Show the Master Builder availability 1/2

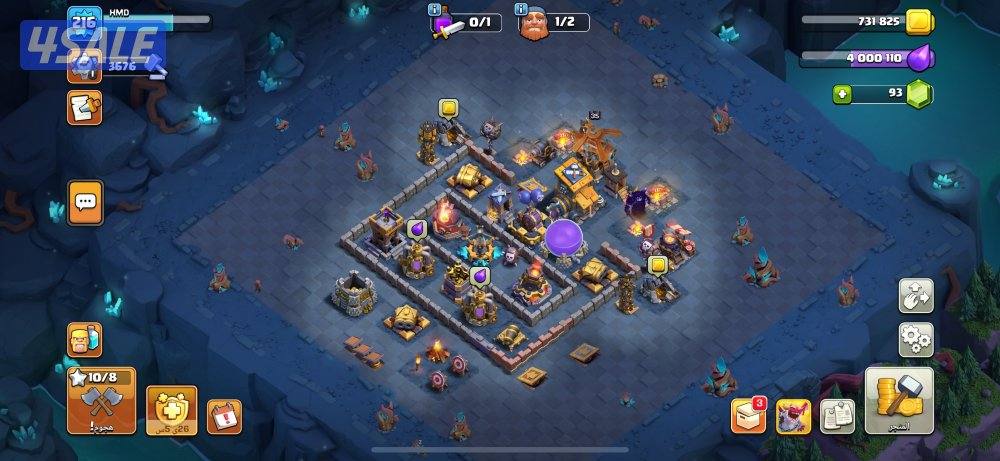[553, 22]
